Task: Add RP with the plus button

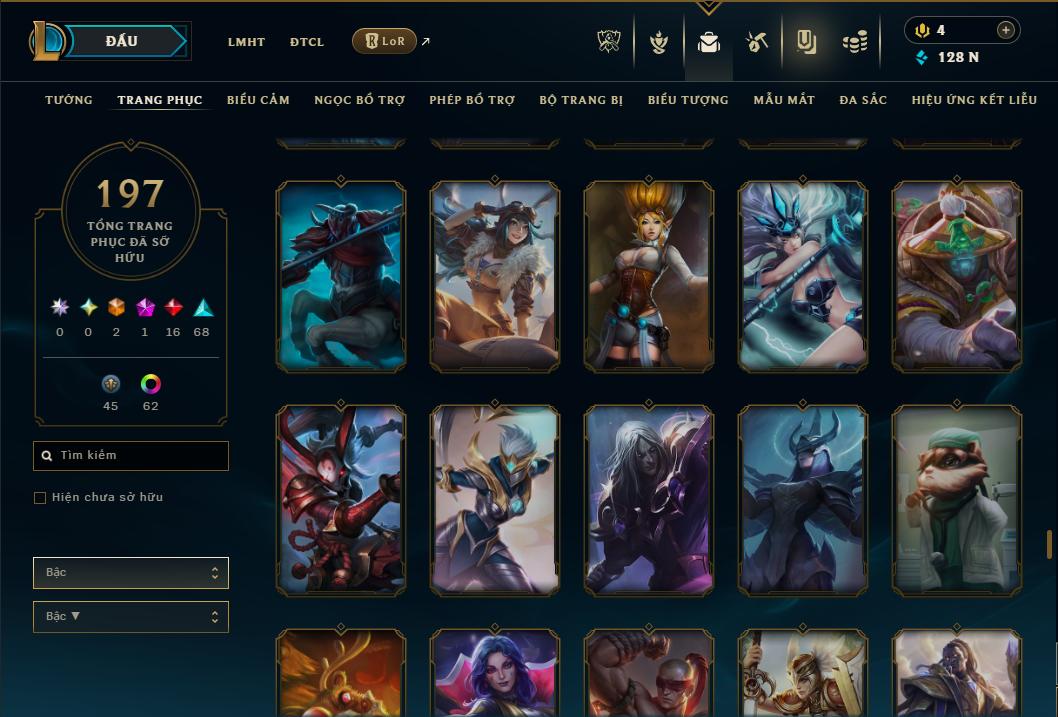Action: 1006,30
